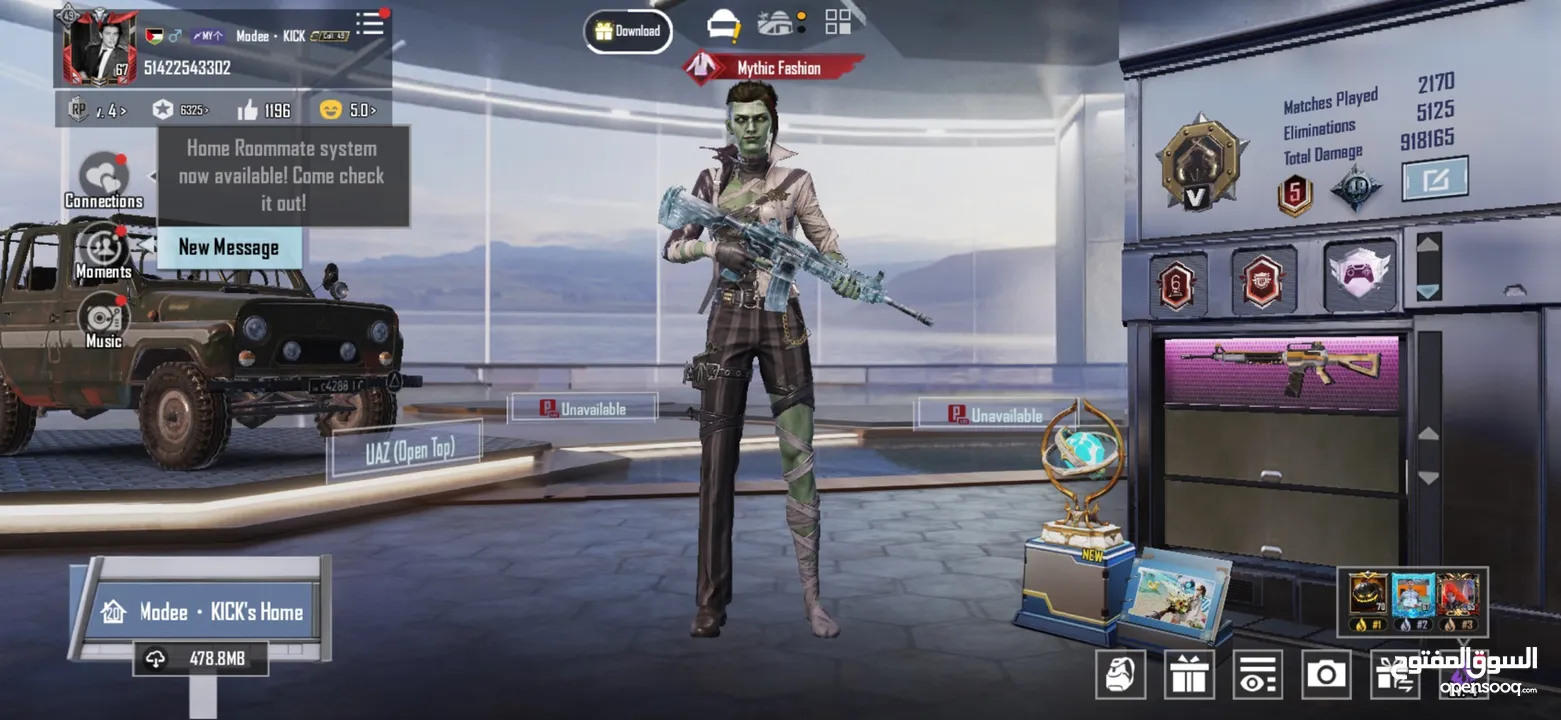Select the #1 ranked pumpkin avatar

click(x=1368, y=601)
